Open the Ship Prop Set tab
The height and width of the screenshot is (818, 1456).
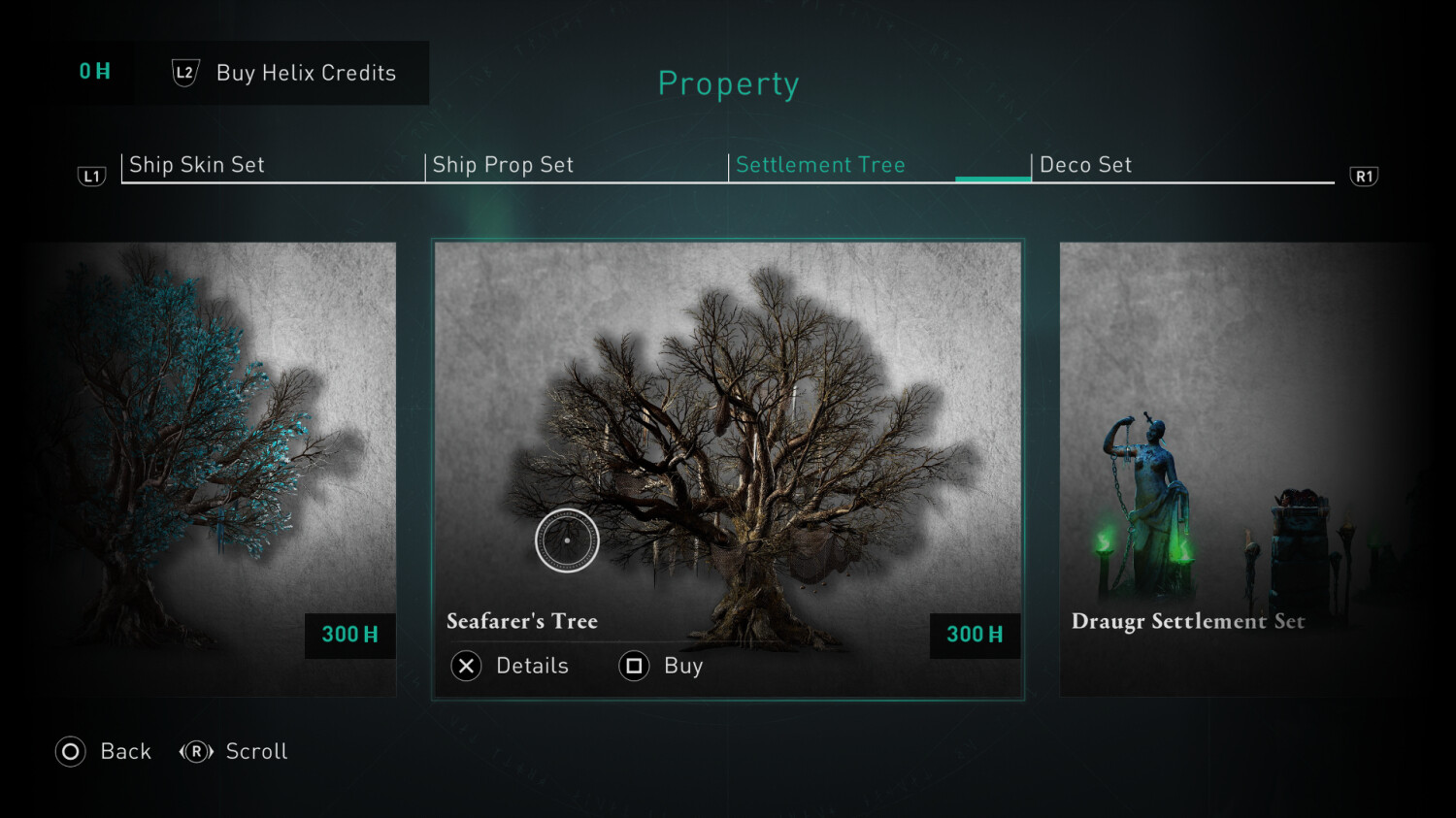tap(503, 165)
